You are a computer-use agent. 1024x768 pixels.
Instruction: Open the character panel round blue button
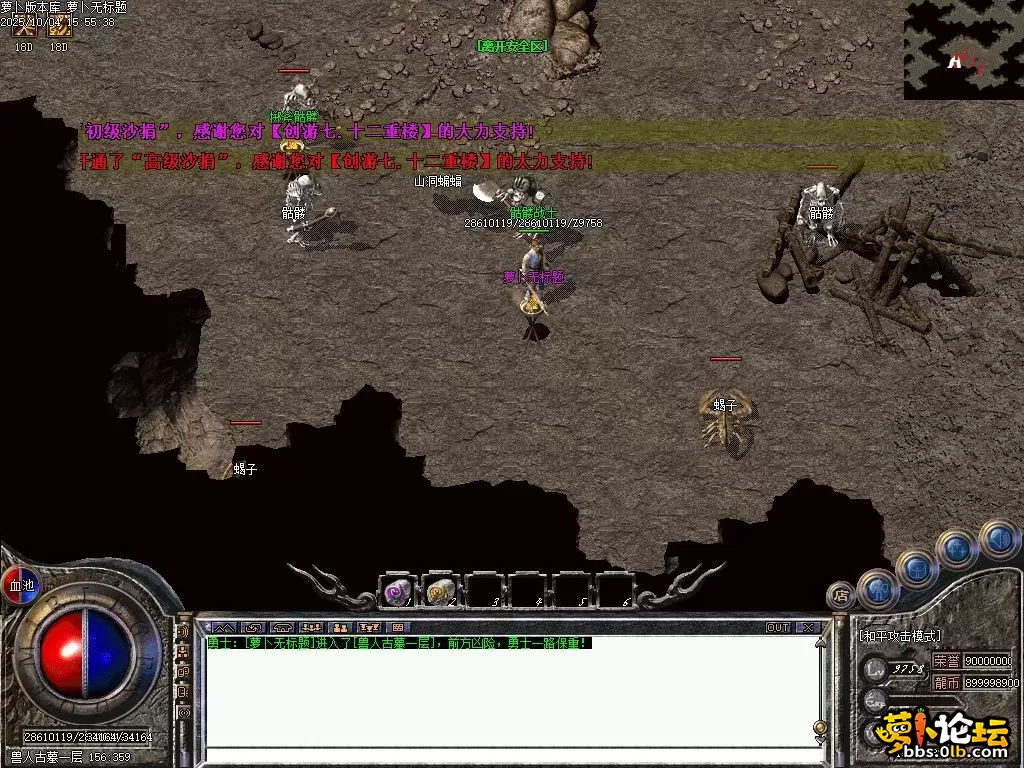point(877,589)
